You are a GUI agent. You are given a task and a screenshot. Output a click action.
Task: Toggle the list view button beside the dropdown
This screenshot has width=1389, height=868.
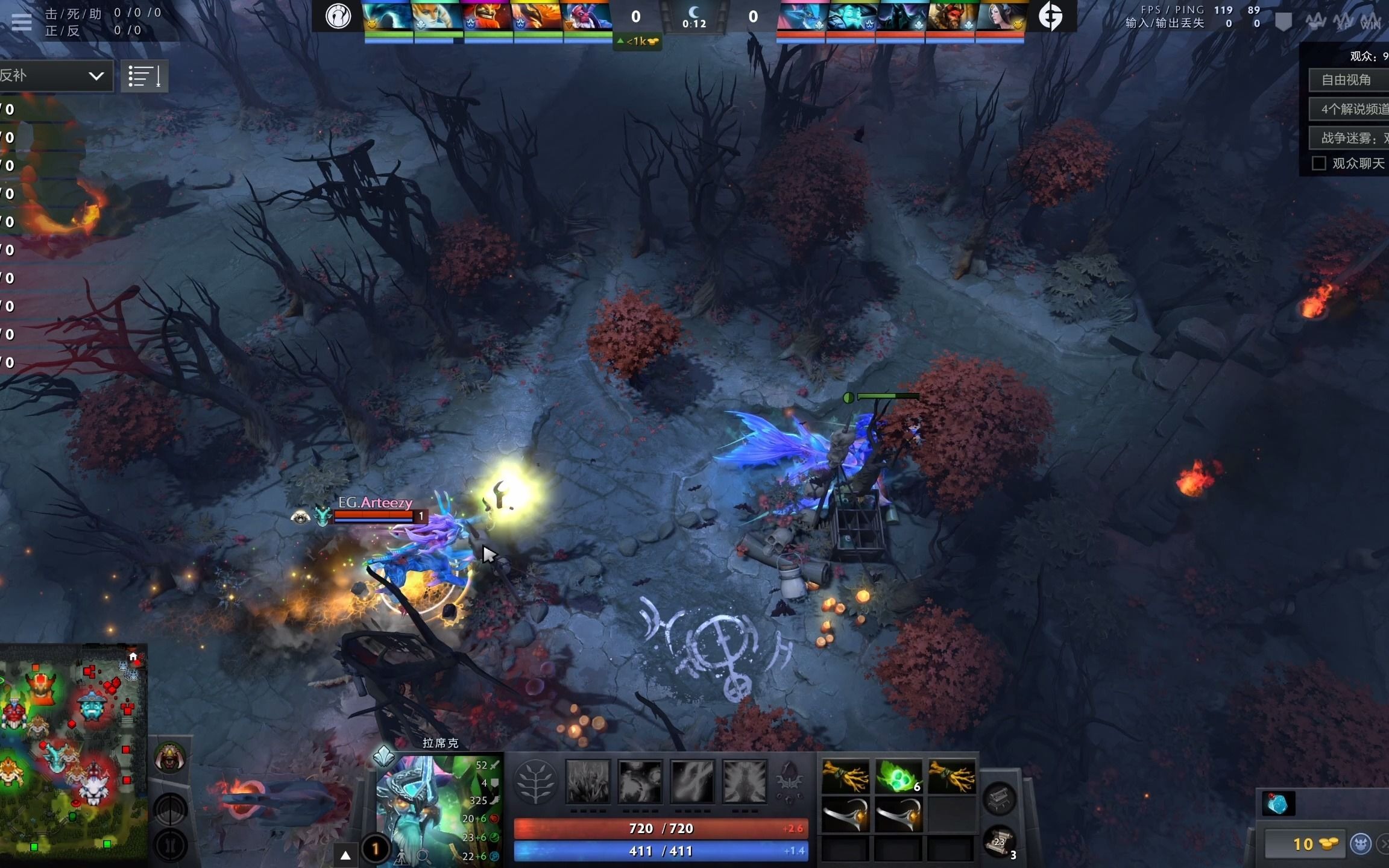point(144,77)
